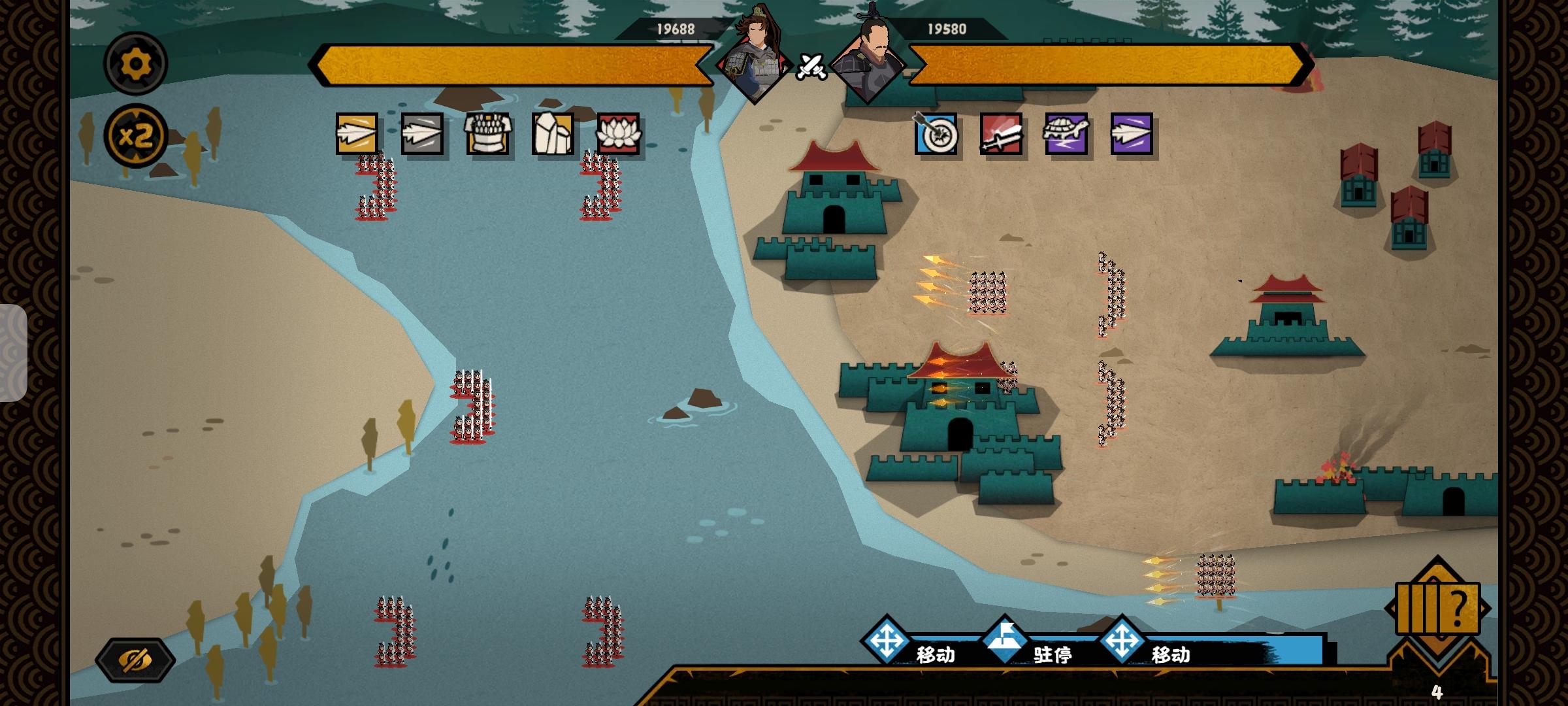The height and width of the screenshot is (706, 1568).
Task: View the enemy red sword skill icon
Action: click(1001, 134)
